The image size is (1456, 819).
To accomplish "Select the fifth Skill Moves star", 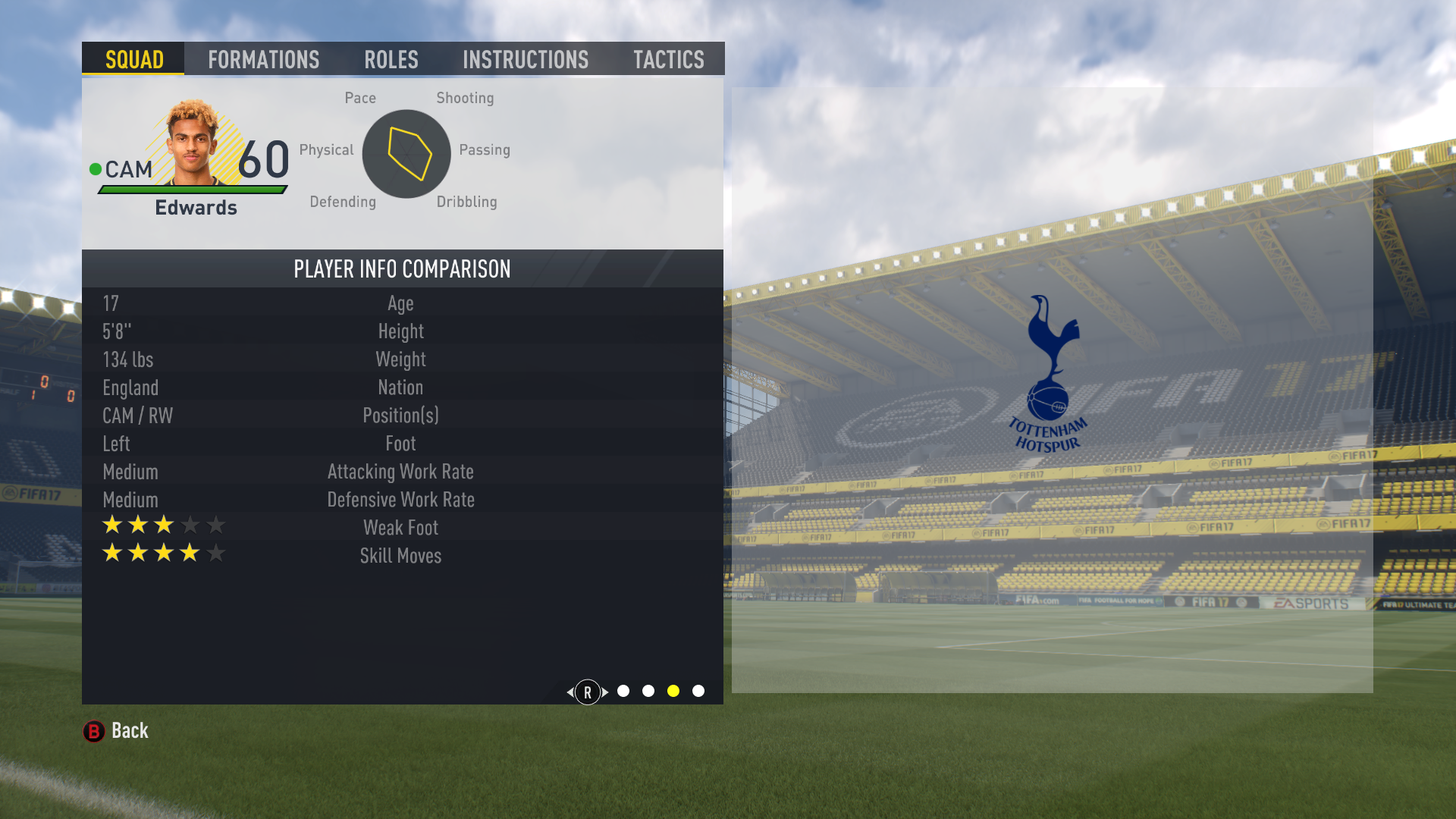I will (215, 553).
